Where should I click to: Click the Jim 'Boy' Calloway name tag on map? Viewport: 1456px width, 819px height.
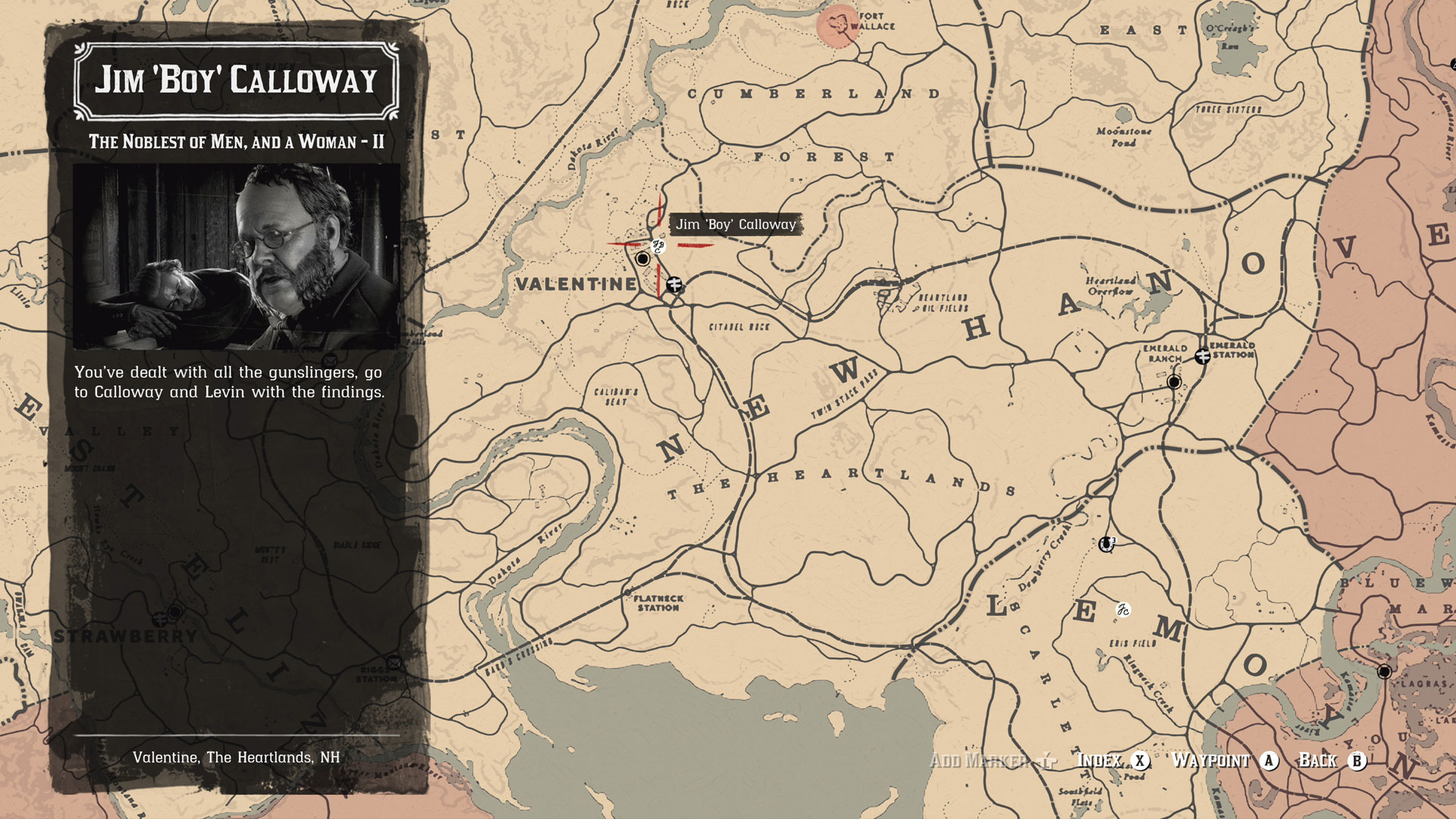point(736,224)
